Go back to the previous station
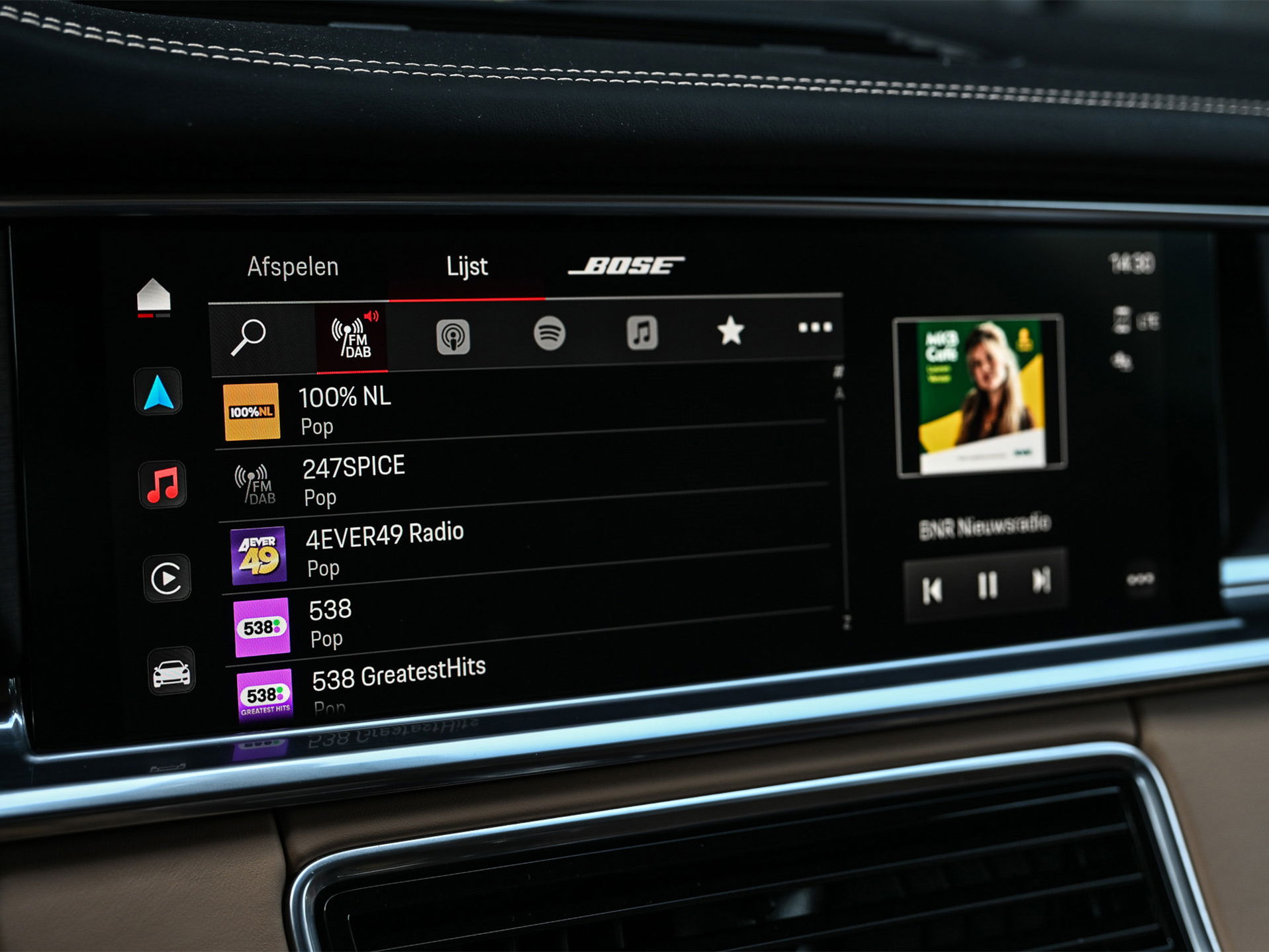 (932, 589)
